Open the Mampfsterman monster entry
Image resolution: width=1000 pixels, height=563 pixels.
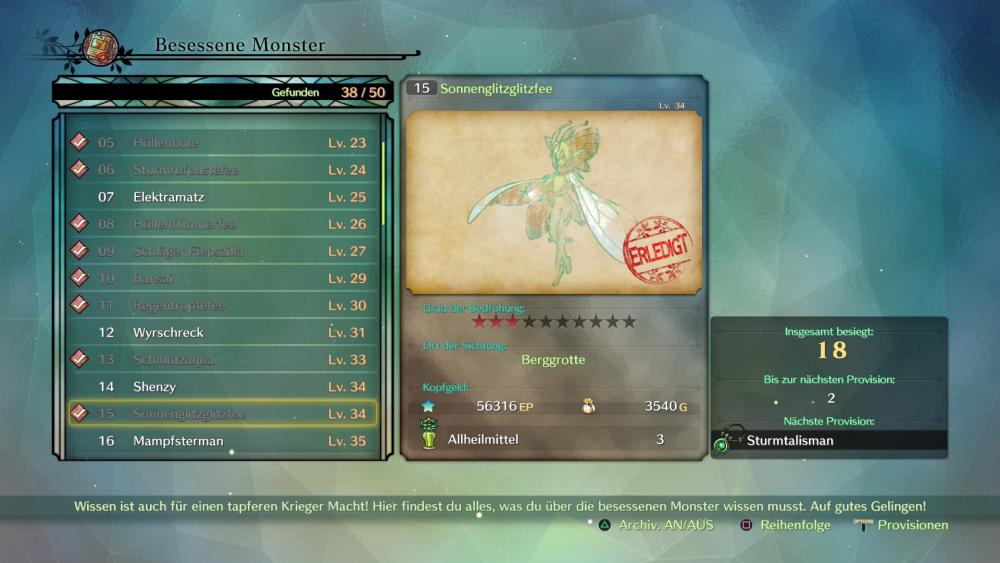[222, 440]
